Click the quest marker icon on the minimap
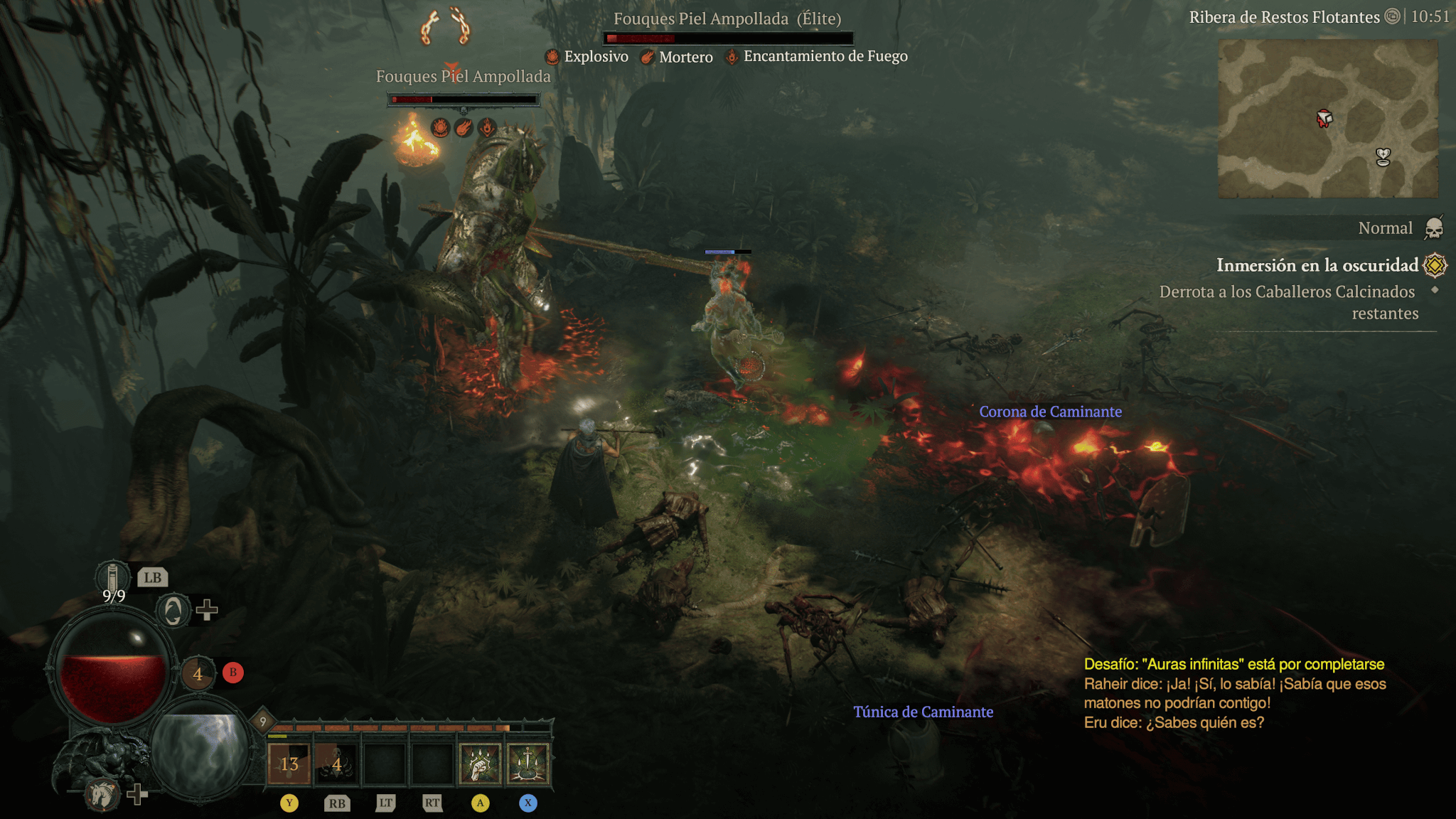This screenshot has width=1456, height=819. pyautogui.click(x=1383, y=156)
